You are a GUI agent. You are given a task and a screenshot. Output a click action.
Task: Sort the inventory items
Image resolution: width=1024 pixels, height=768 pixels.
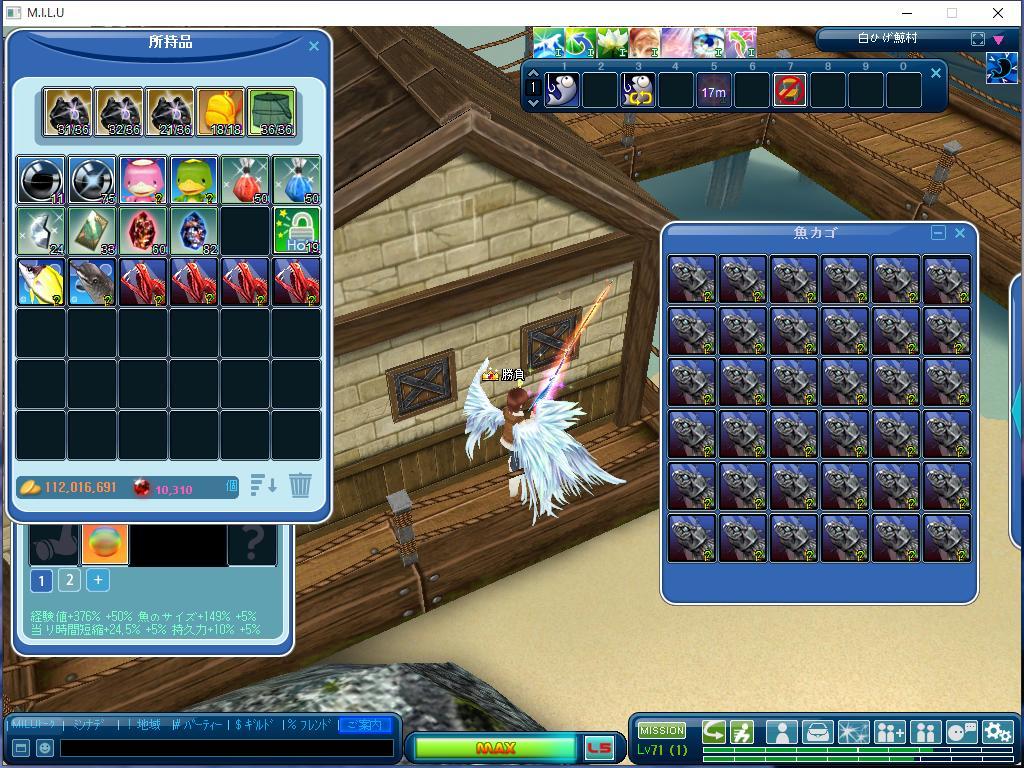(x=264, y=486)
